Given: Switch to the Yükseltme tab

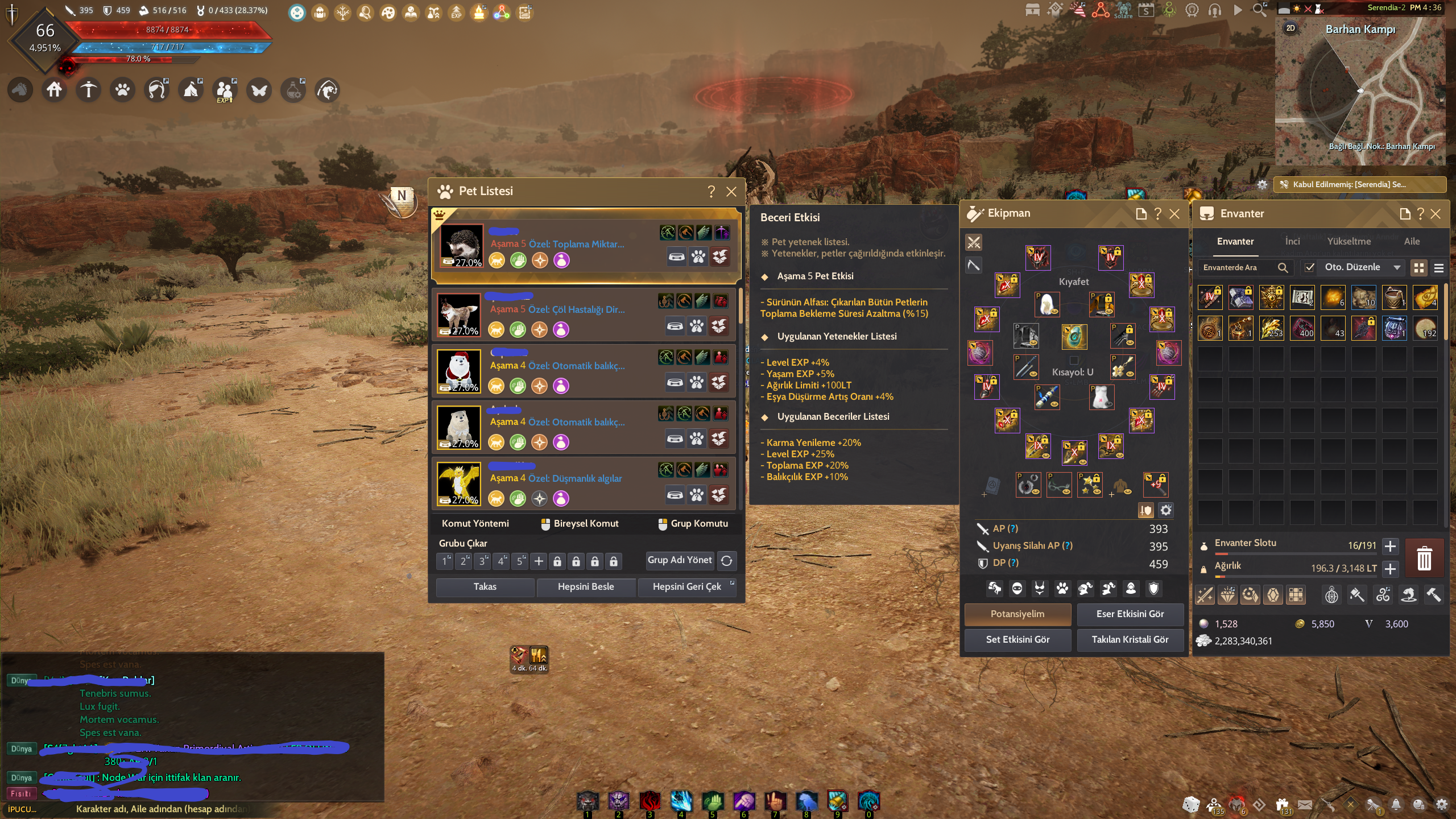Looking at the screenshot, I should [1349, 242].
